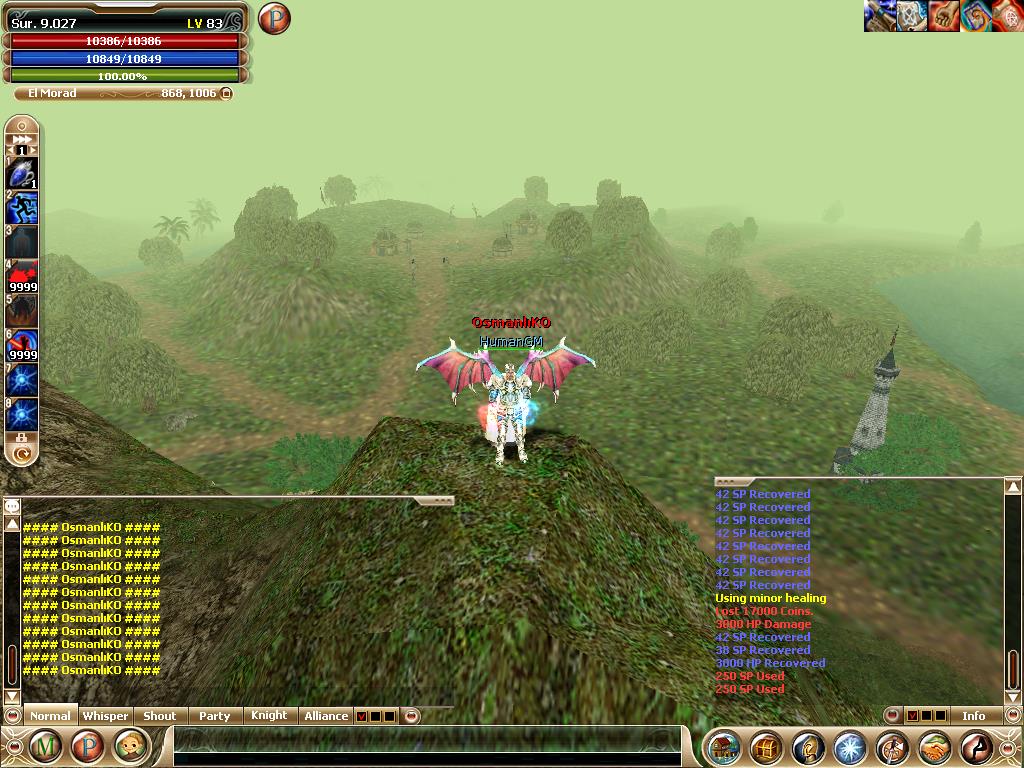Click the round P button beside the level display
The width and height of the screenshot is (1024, 768).
tap(273, 19)
